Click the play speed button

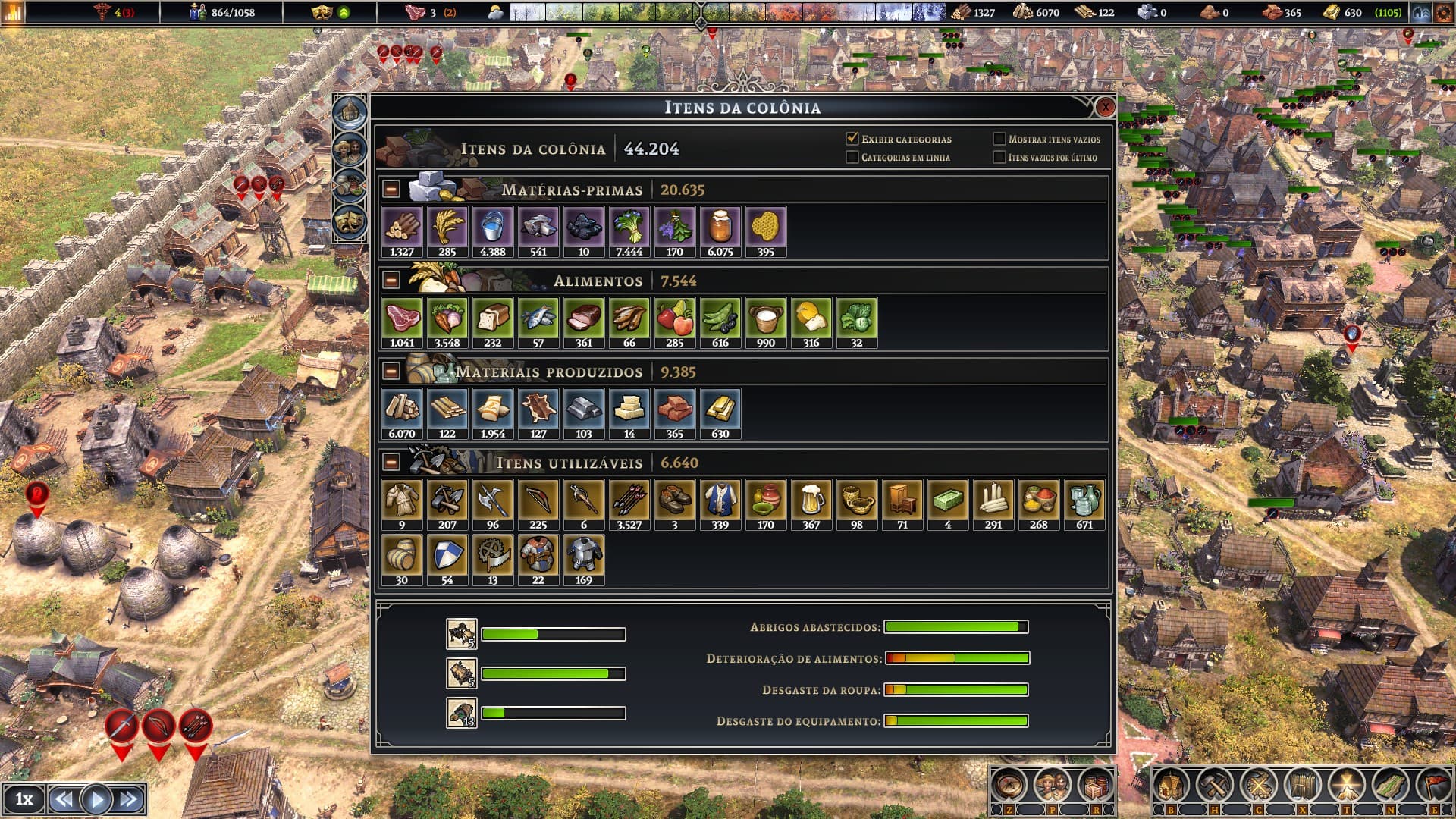tap(96, 799)
